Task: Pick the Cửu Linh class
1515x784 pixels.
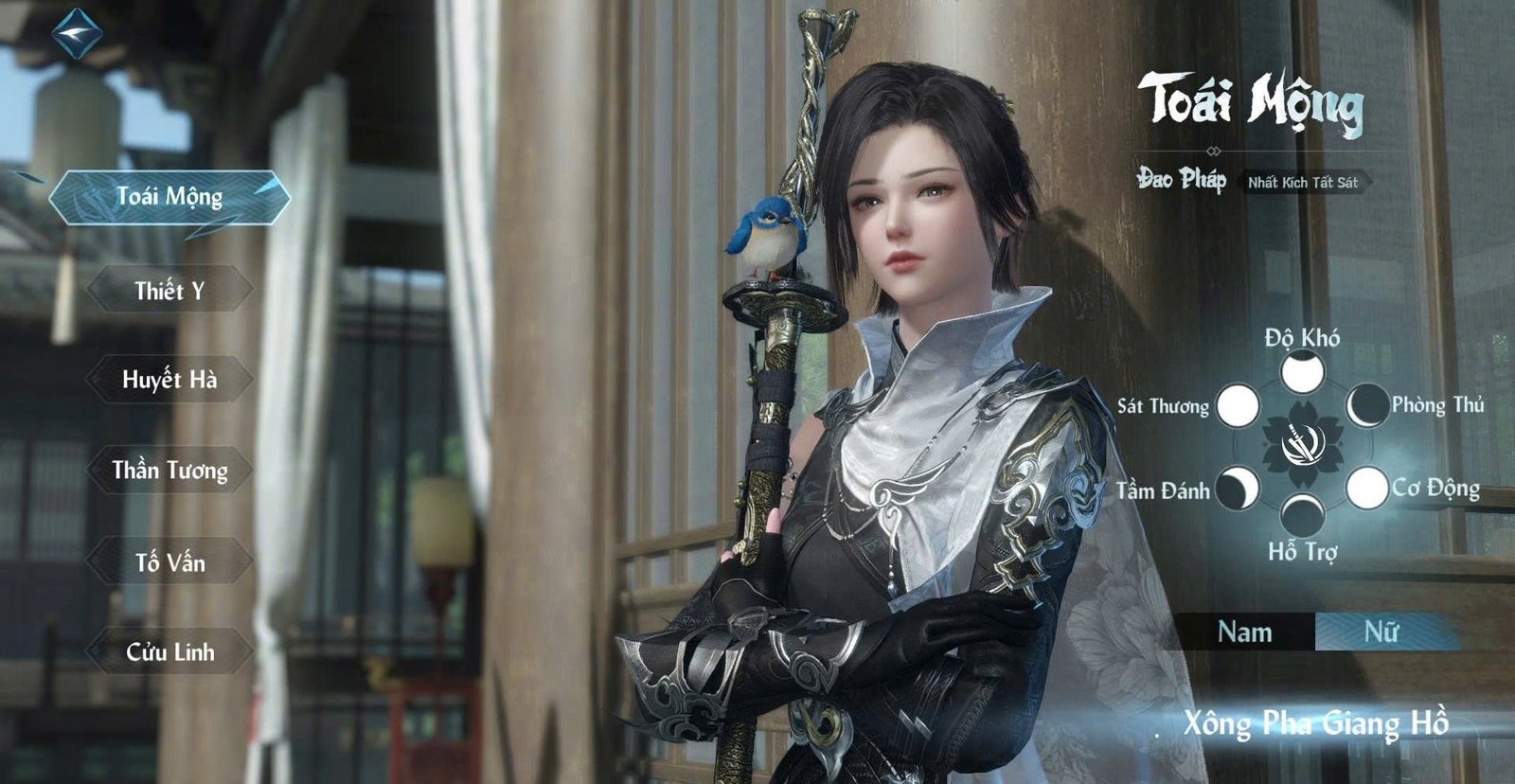Action: click(x=169, y=651)
